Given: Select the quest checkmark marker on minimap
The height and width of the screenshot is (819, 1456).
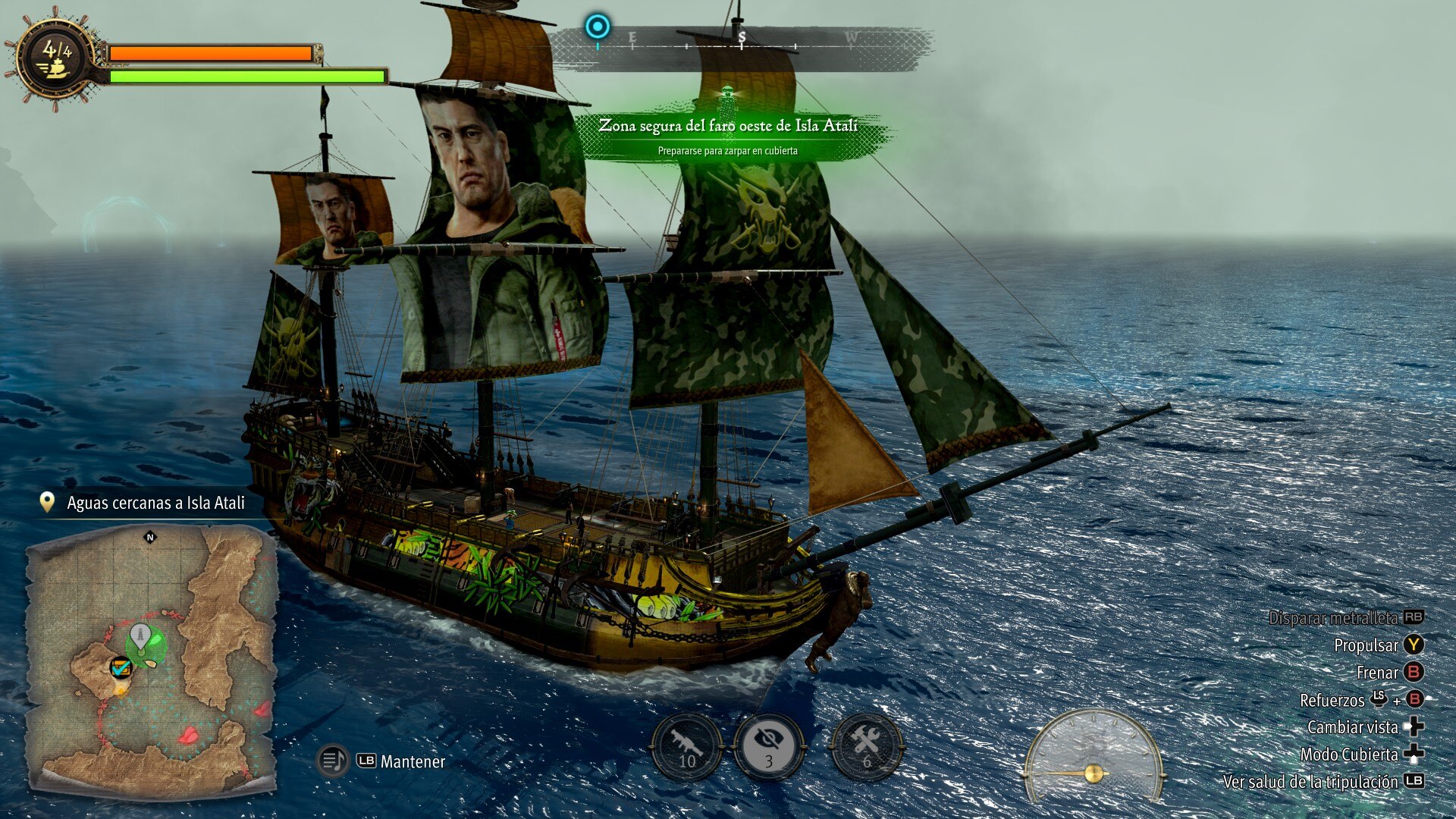Looking at the screenshot, I should pos(121,668).
